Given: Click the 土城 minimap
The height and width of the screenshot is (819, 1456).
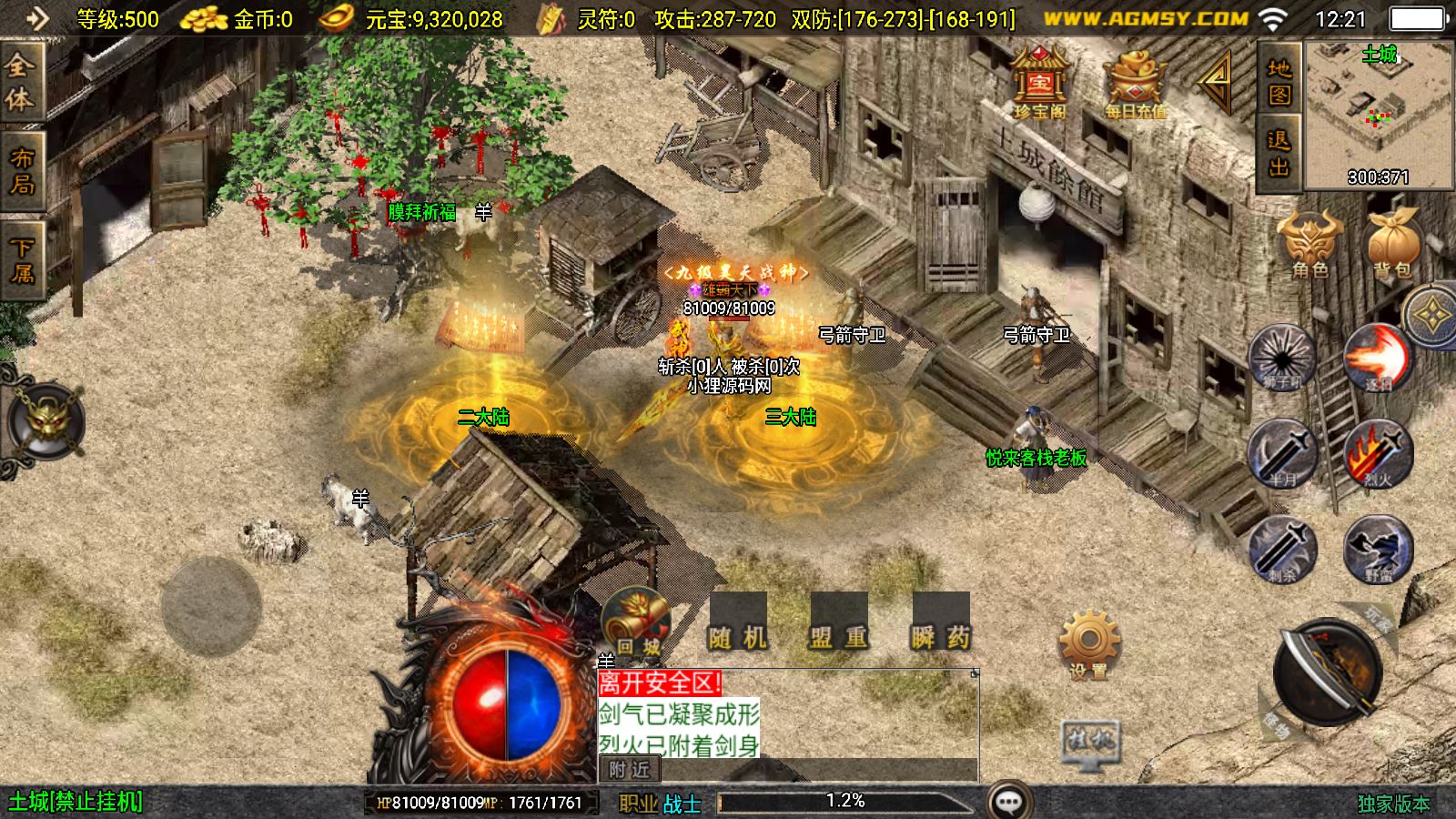Looking at the screenshot, I should click(1379, 114).
